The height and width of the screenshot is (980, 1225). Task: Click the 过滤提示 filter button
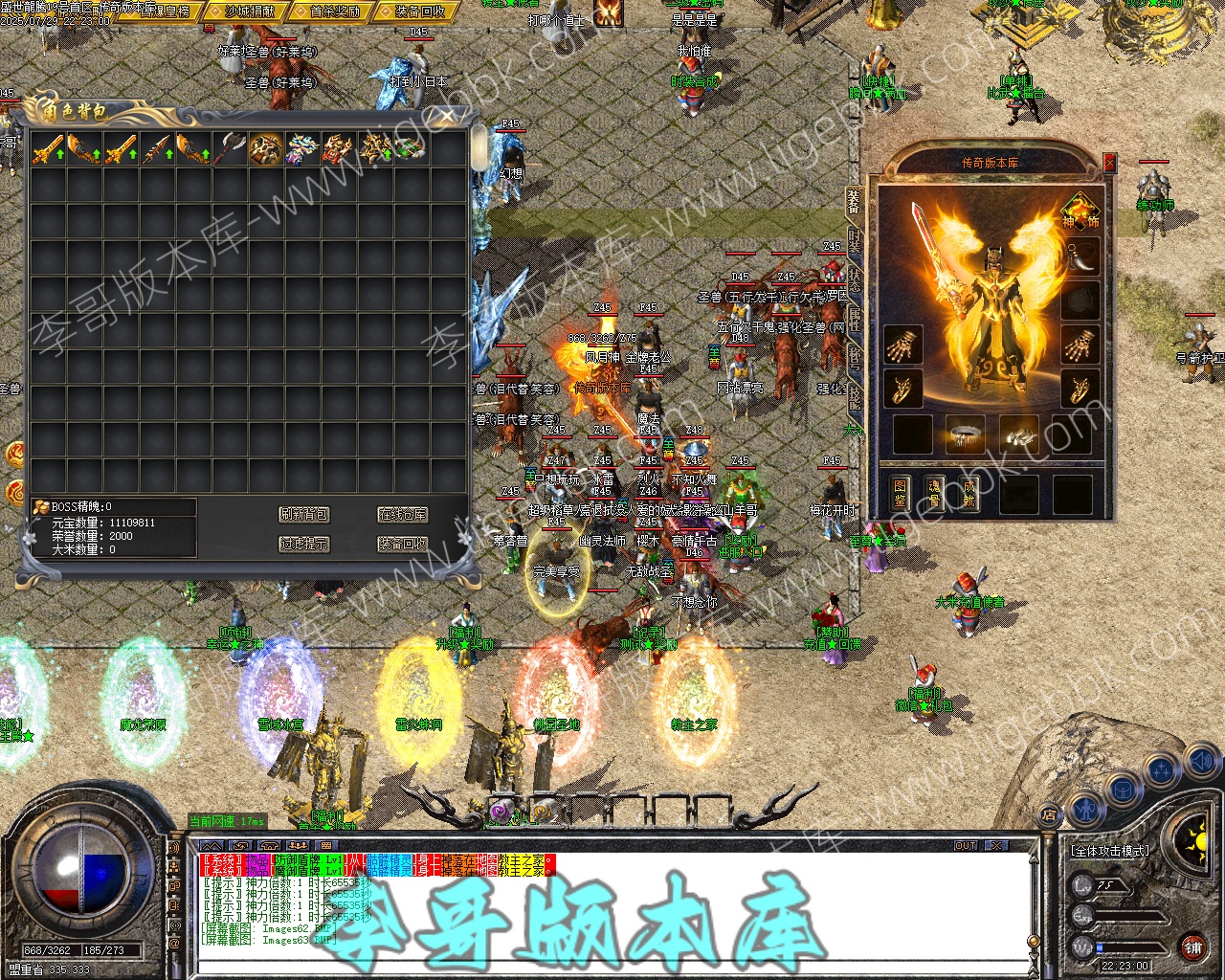coord(304,544)
